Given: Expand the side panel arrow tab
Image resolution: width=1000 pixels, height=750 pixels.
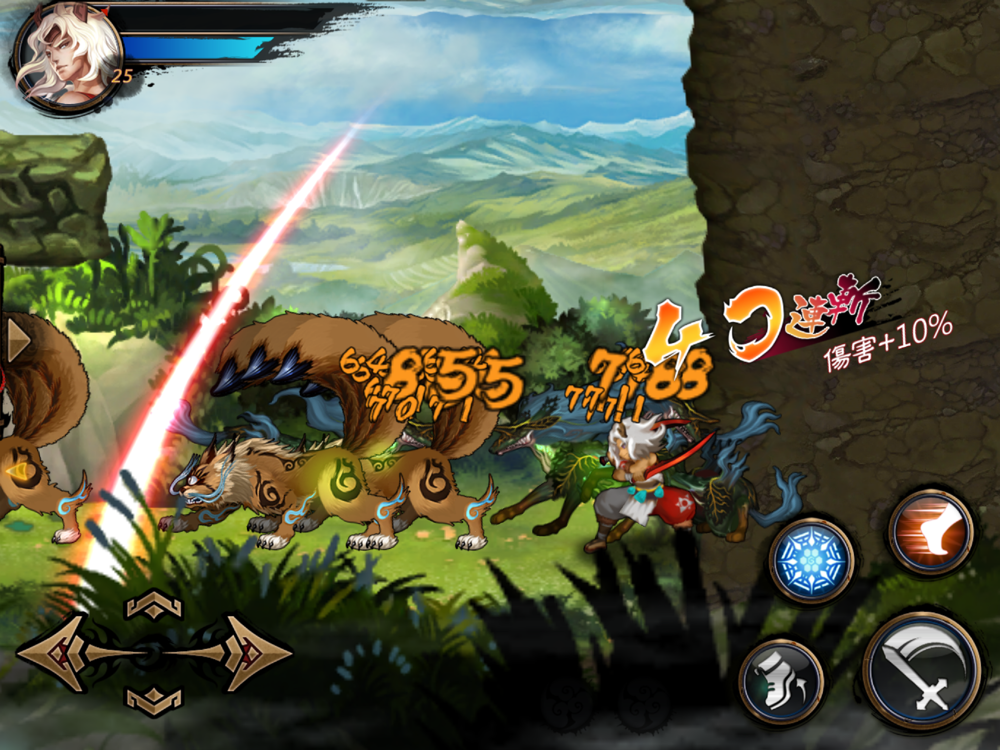Looking at the screenshot, I should click(x=16, y=340).
